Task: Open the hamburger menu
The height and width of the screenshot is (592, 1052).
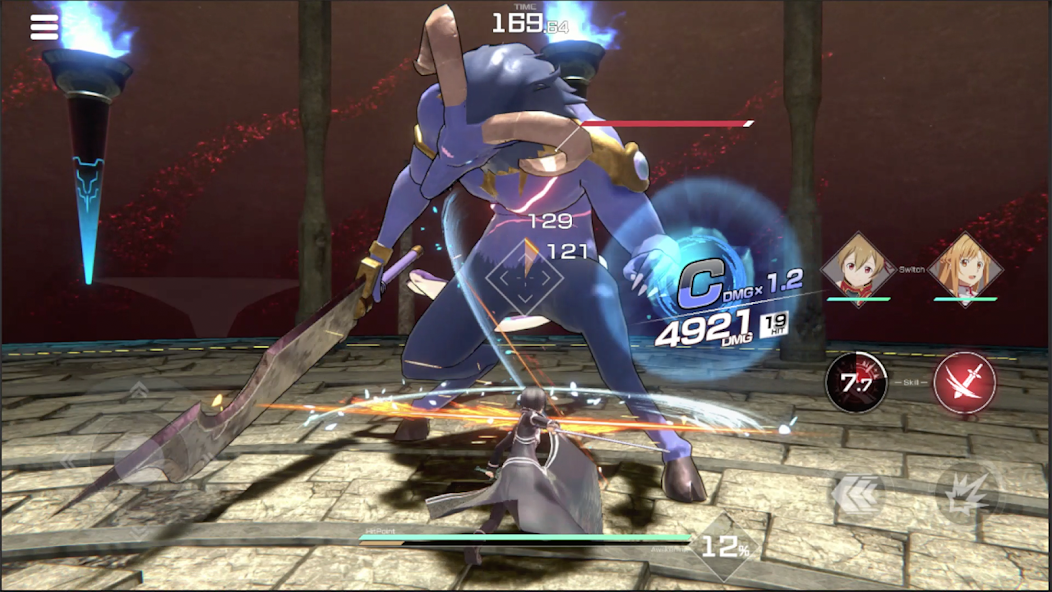Action: click(x=44, y=27)
